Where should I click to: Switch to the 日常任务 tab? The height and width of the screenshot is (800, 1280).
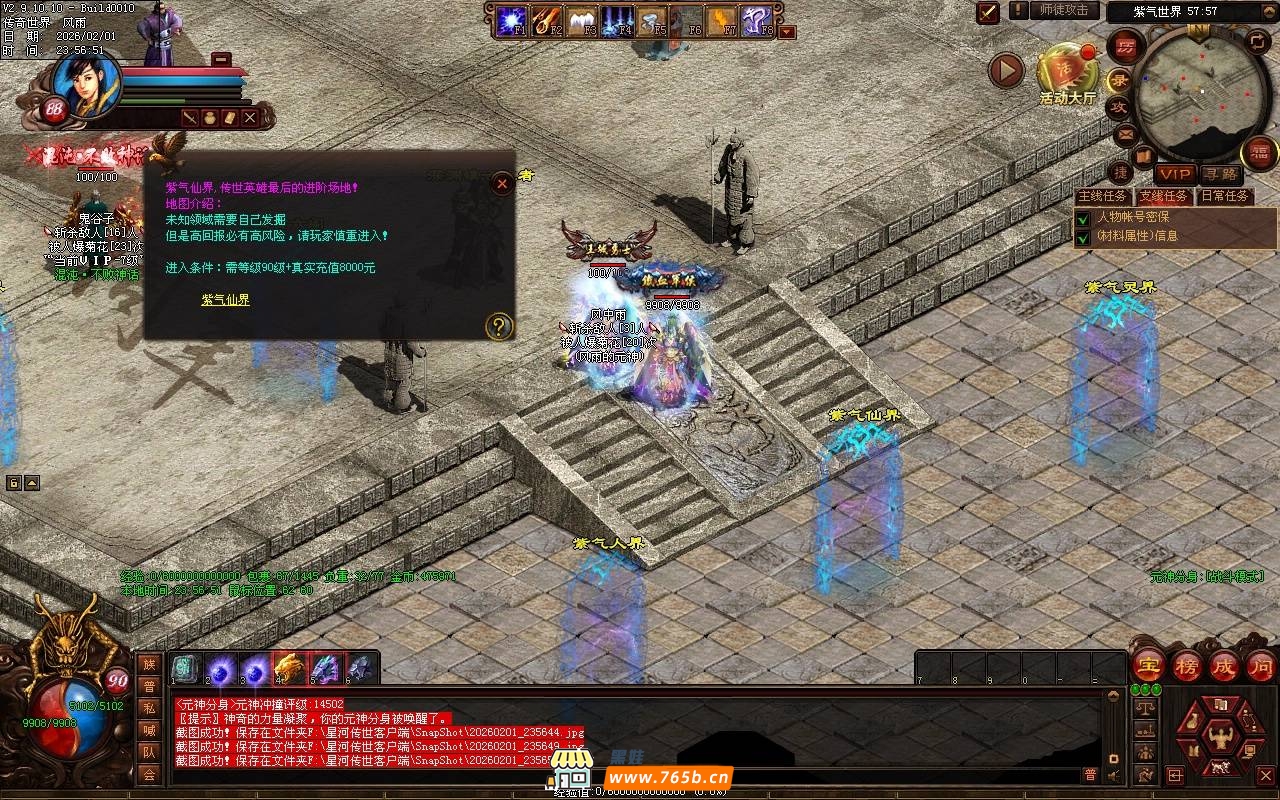point(1225,196)
